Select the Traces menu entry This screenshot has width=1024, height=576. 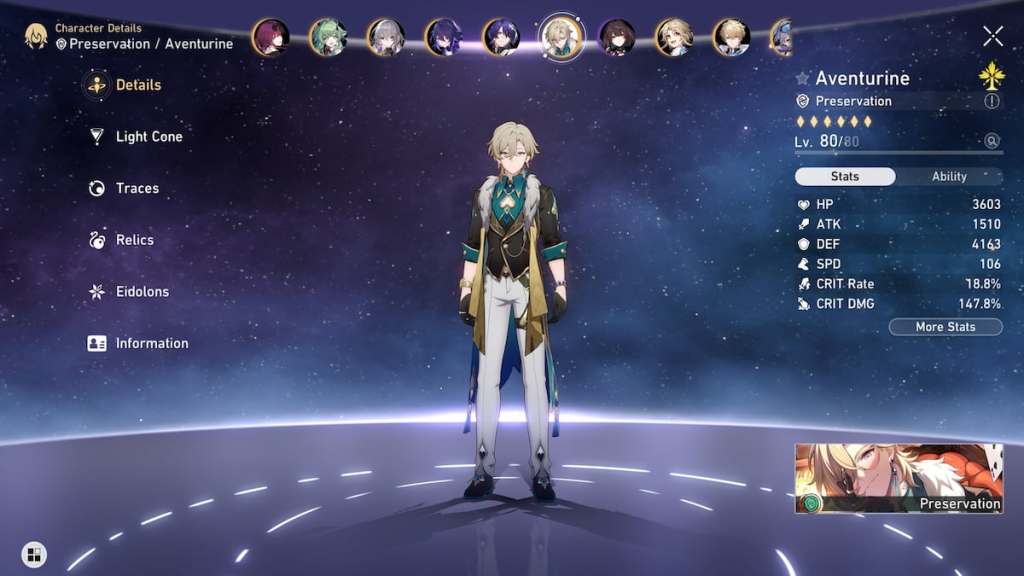point(136,188)
